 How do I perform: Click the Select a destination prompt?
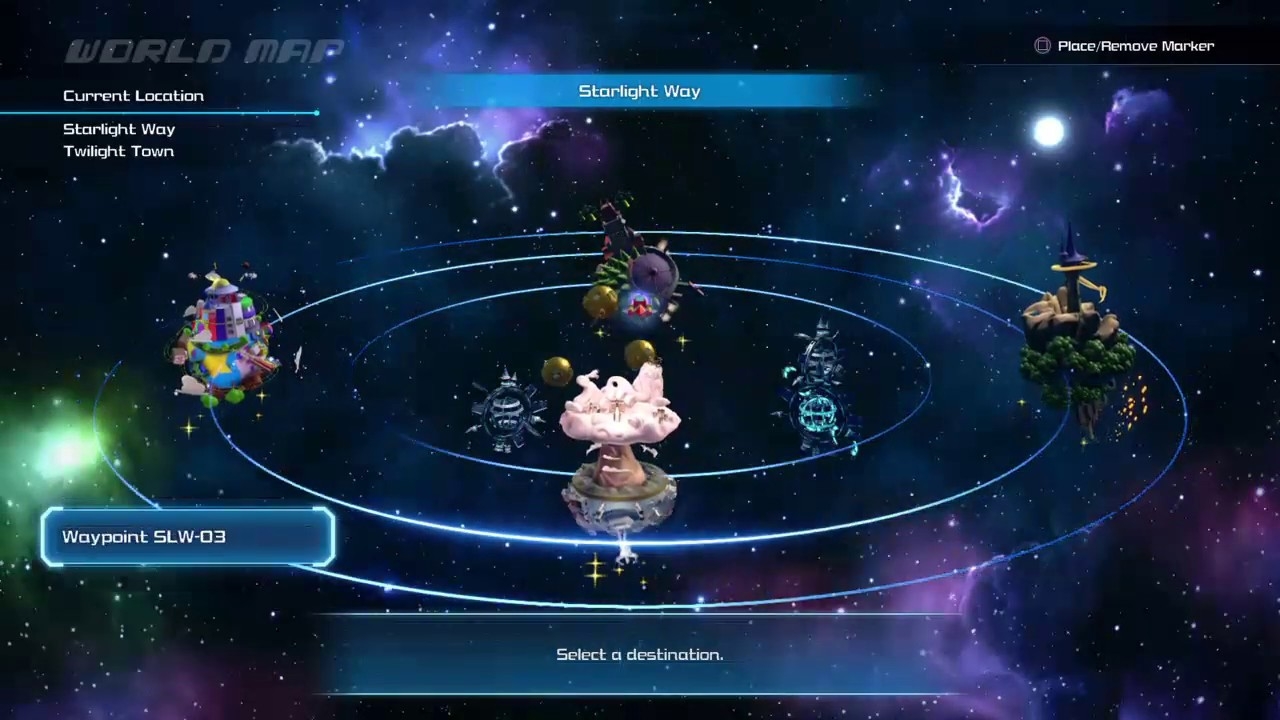tap(639, 654)
